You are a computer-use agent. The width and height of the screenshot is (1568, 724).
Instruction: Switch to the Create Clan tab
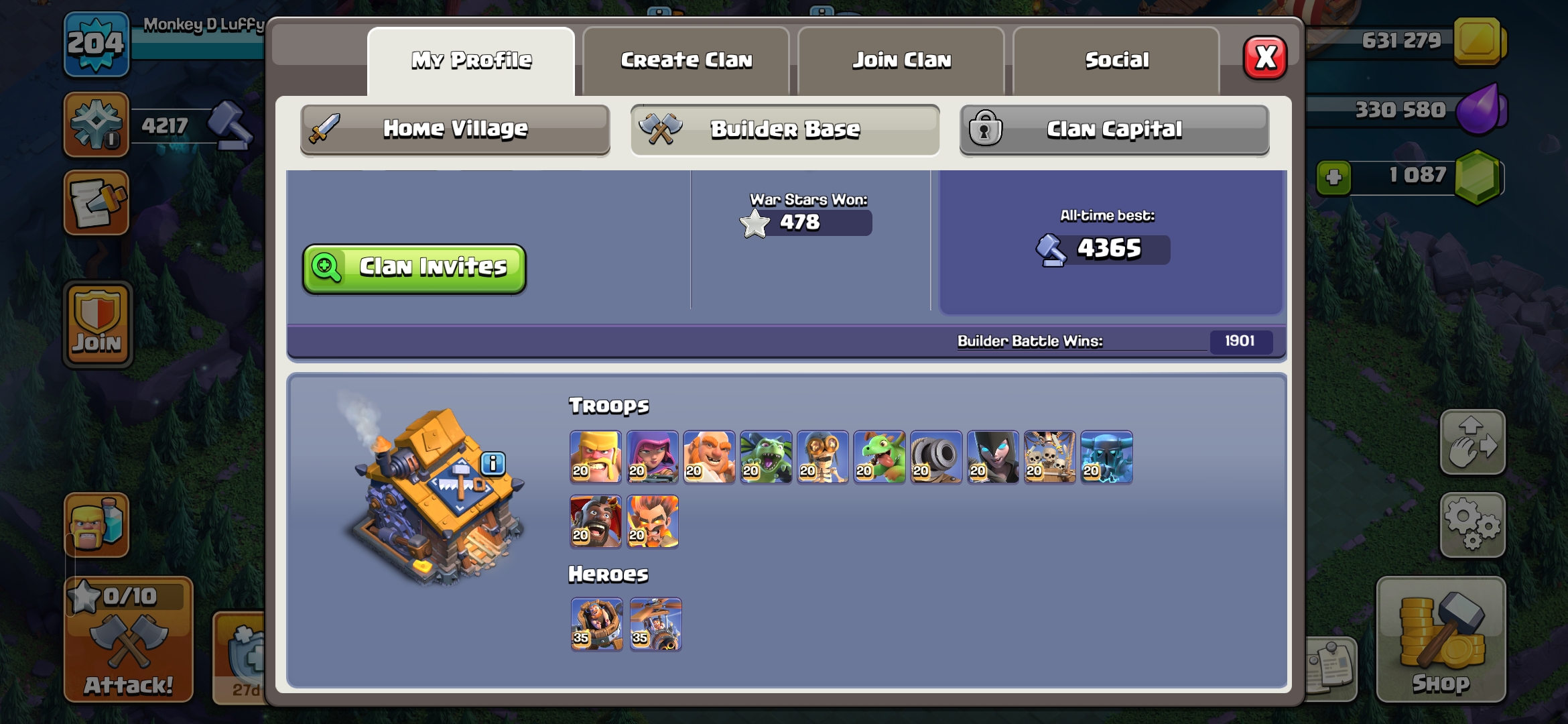(686, 60)
